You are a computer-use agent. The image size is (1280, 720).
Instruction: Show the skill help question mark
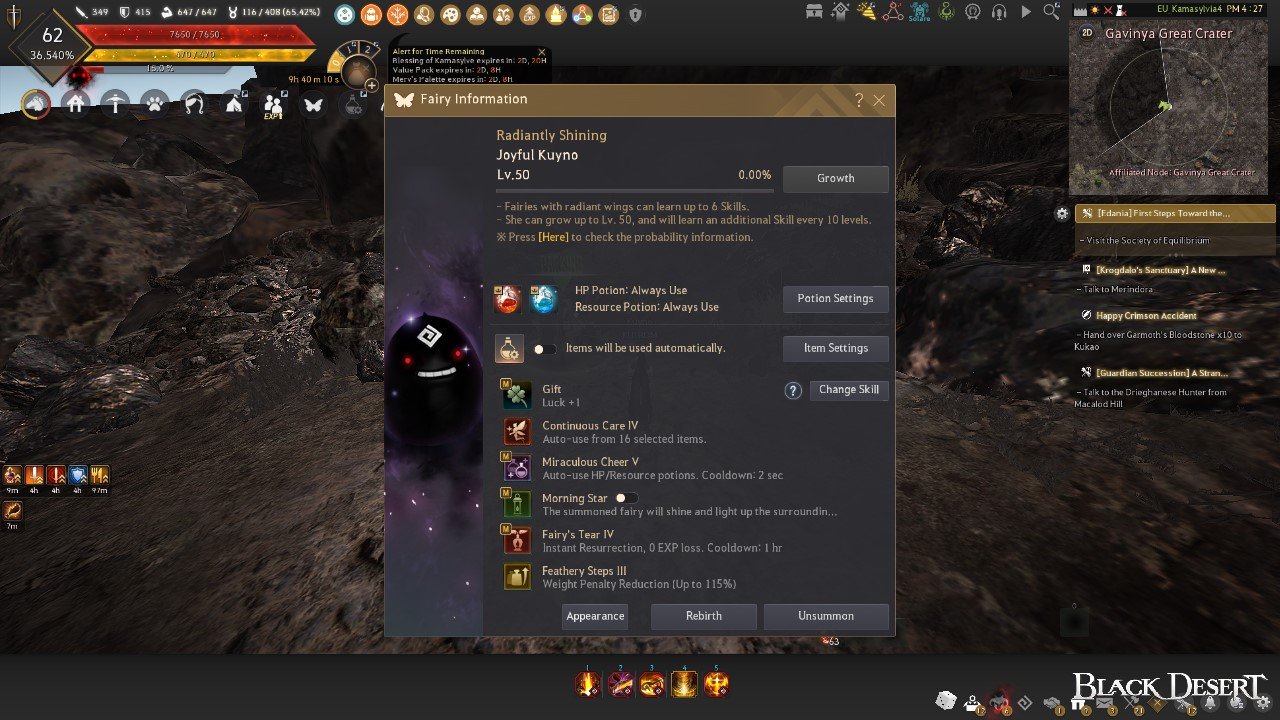pos(793,391)
